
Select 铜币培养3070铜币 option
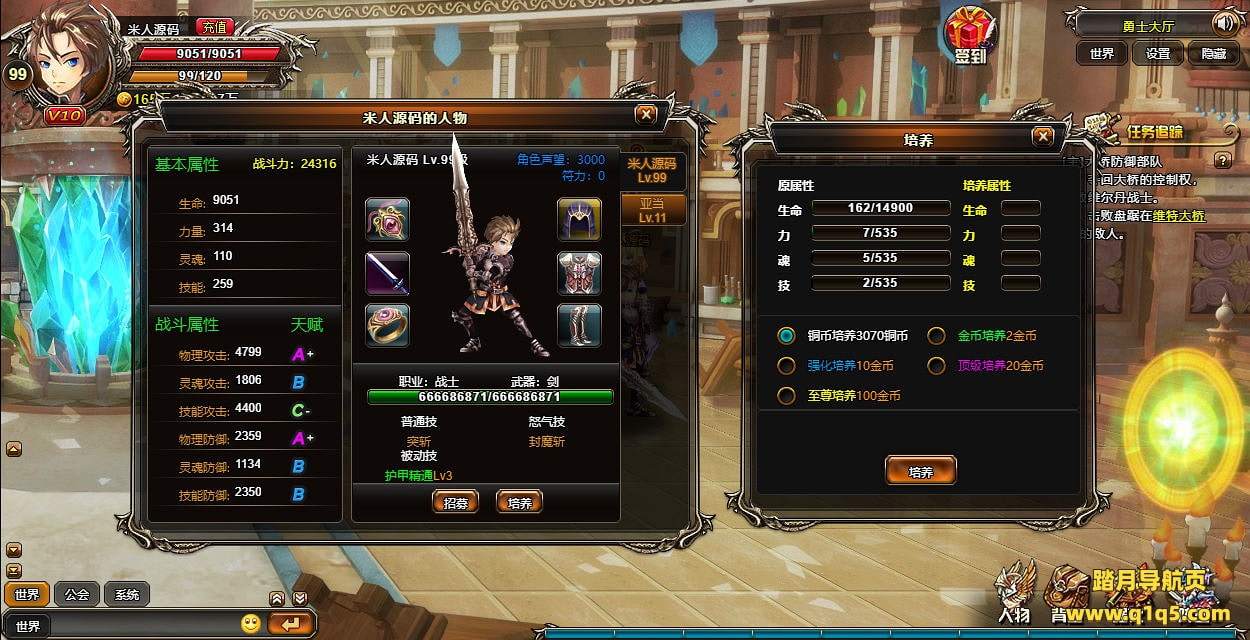tap(787, 336)
